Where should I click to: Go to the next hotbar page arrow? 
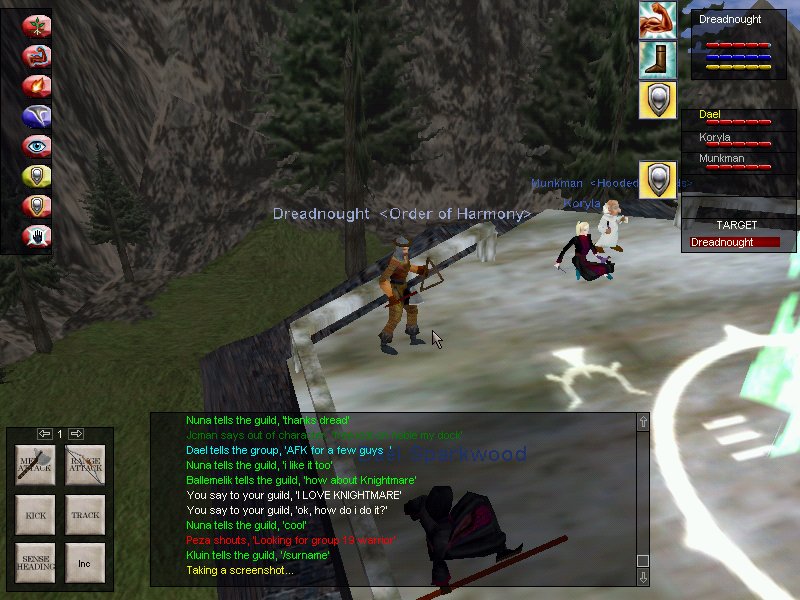[76, 433]
